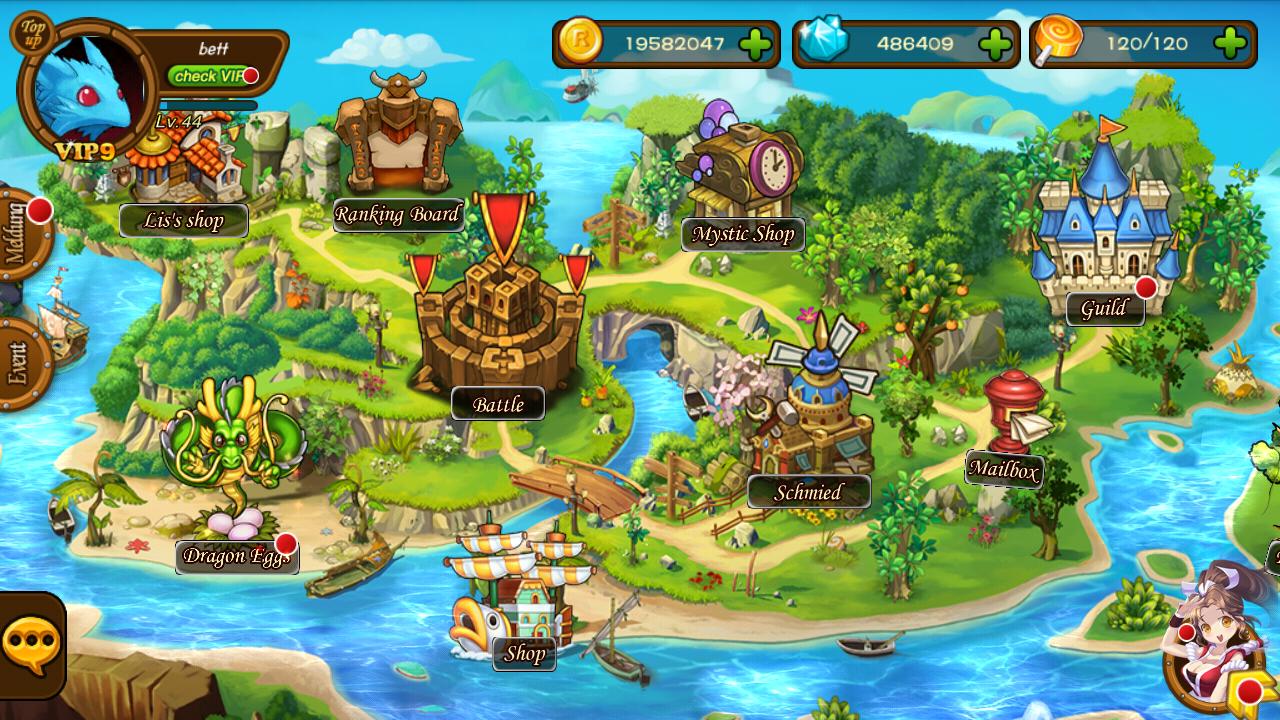Tap the check VIP button
Viewport: 1280px width, 720px height.
(210, 76)
